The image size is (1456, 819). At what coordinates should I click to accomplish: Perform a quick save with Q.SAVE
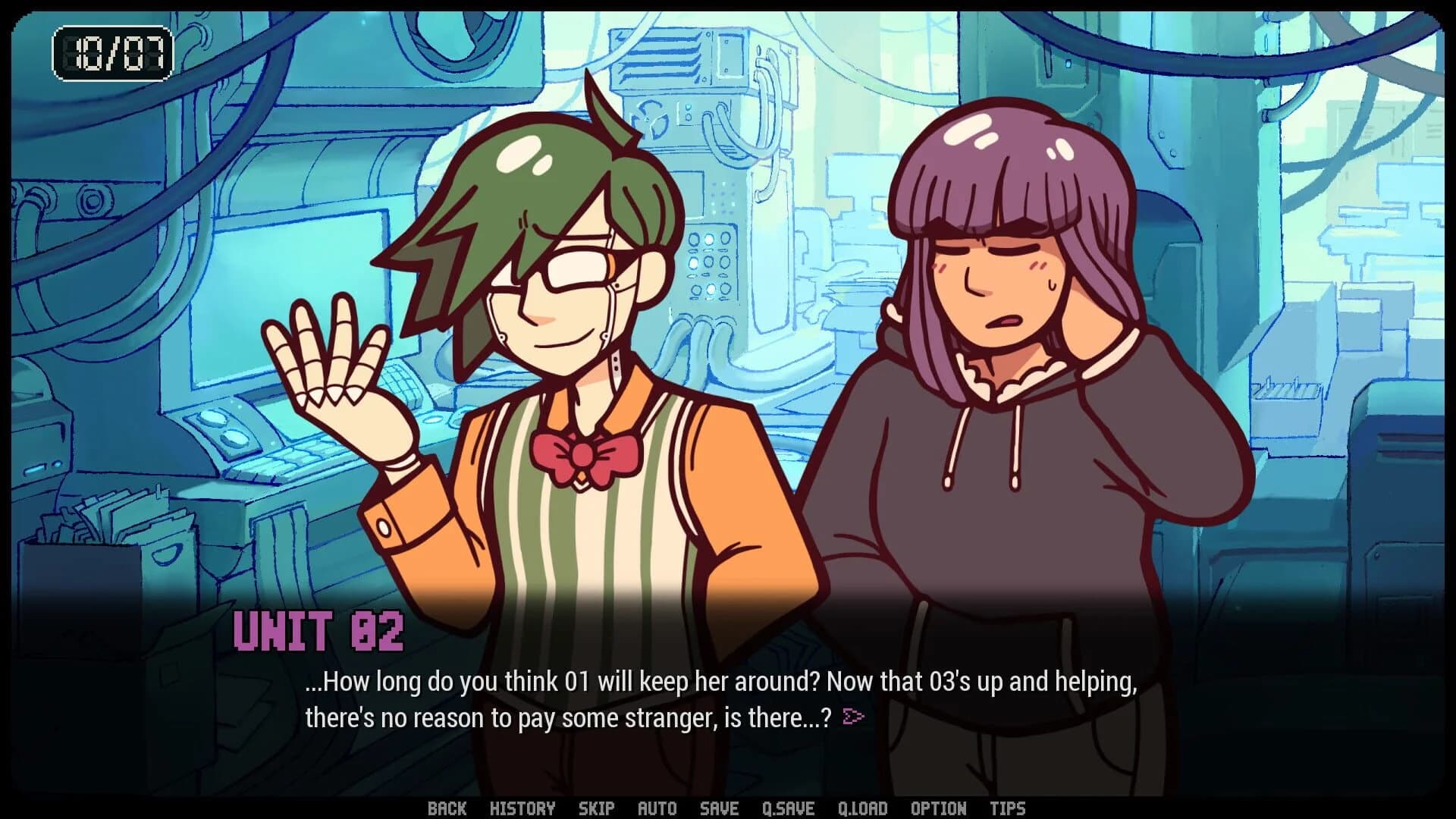click(x=789, y=808)
